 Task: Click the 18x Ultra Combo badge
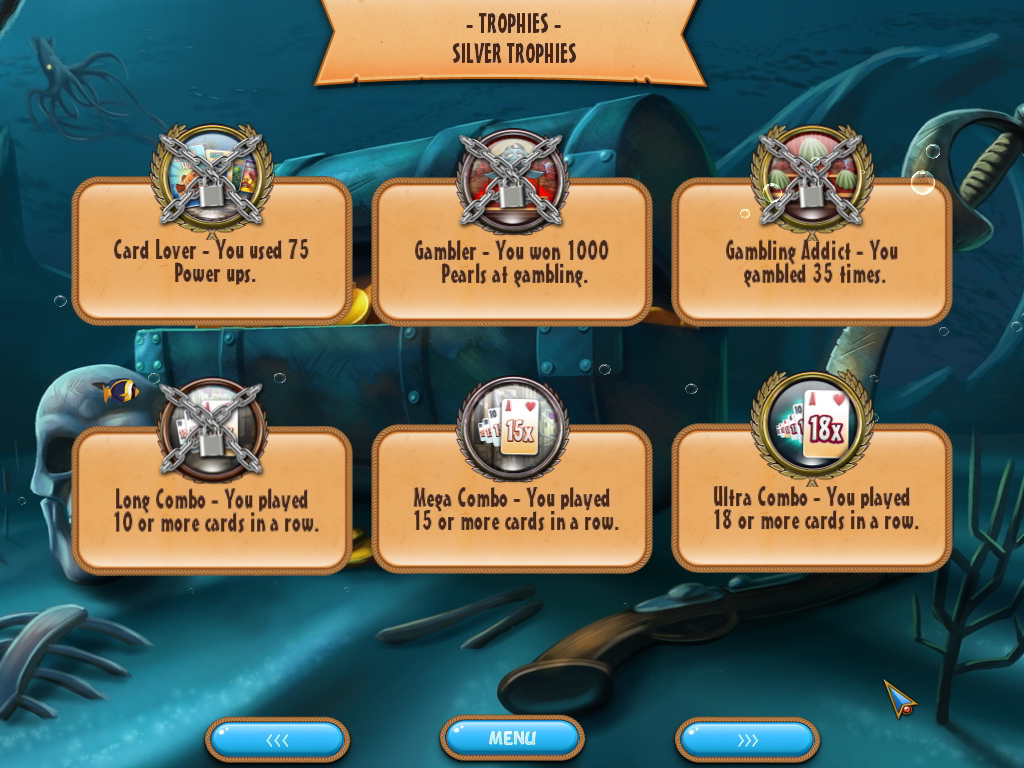point(812,427)
